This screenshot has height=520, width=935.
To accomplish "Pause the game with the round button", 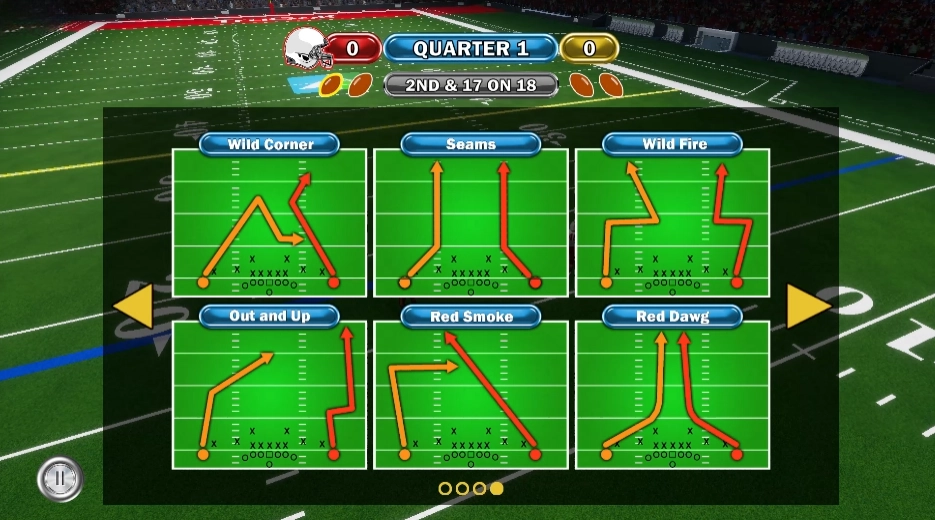I will point(59,479).
